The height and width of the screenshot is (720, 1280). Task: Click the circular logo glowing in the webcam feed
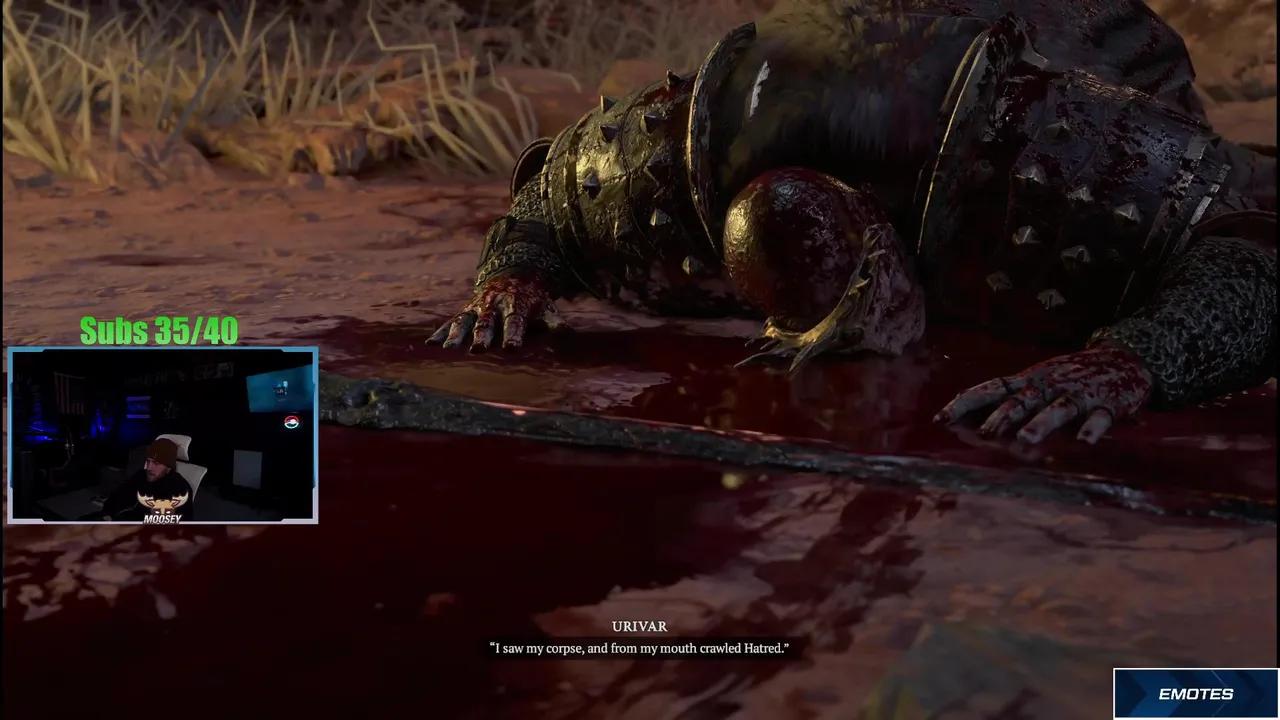(x=290, y=422)
